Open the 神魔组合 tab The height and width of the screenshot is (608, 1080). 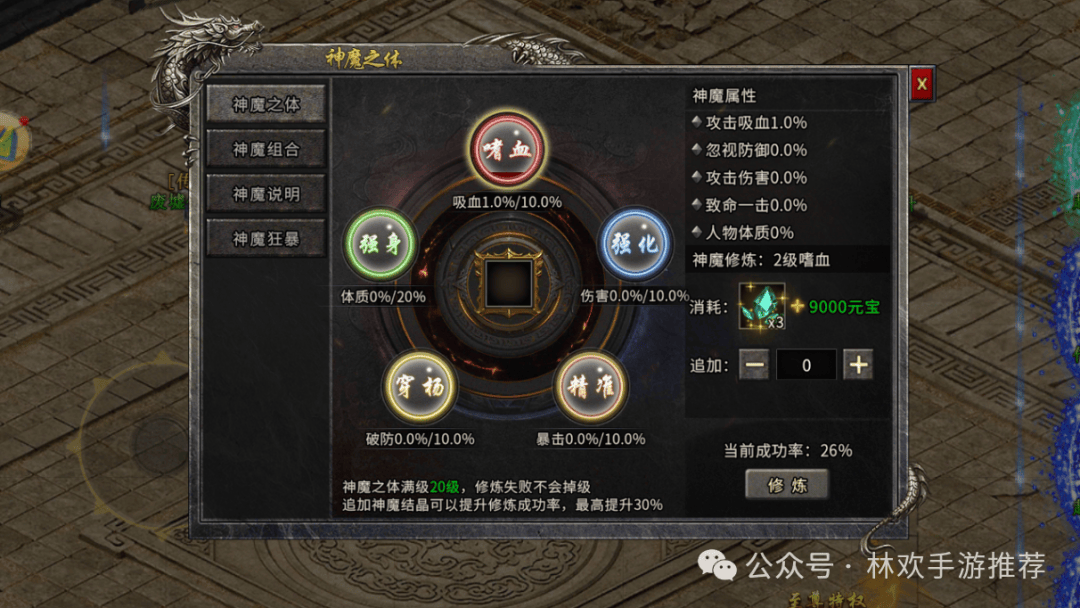point(266,149)
